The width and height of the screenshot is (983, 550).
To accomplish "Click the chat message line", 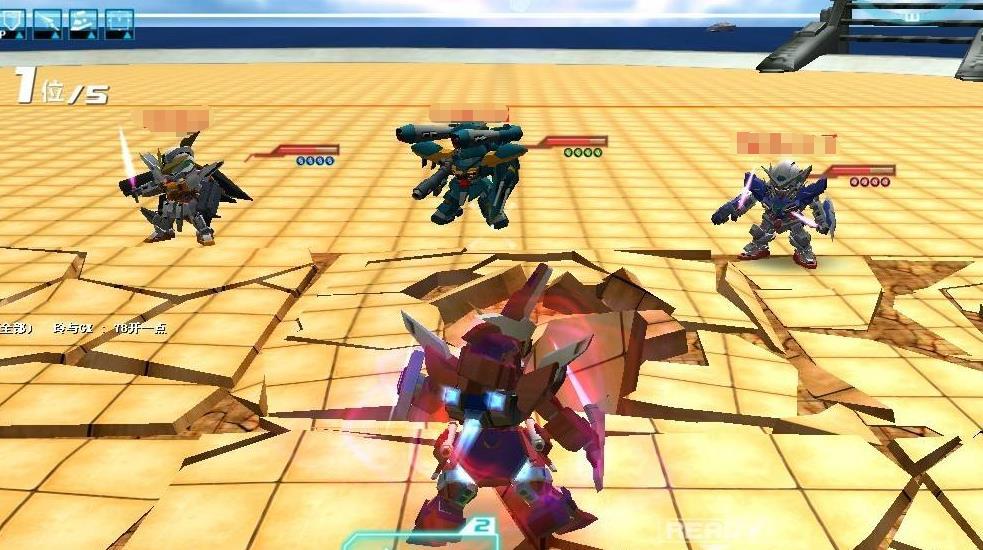I will [85, 328].
